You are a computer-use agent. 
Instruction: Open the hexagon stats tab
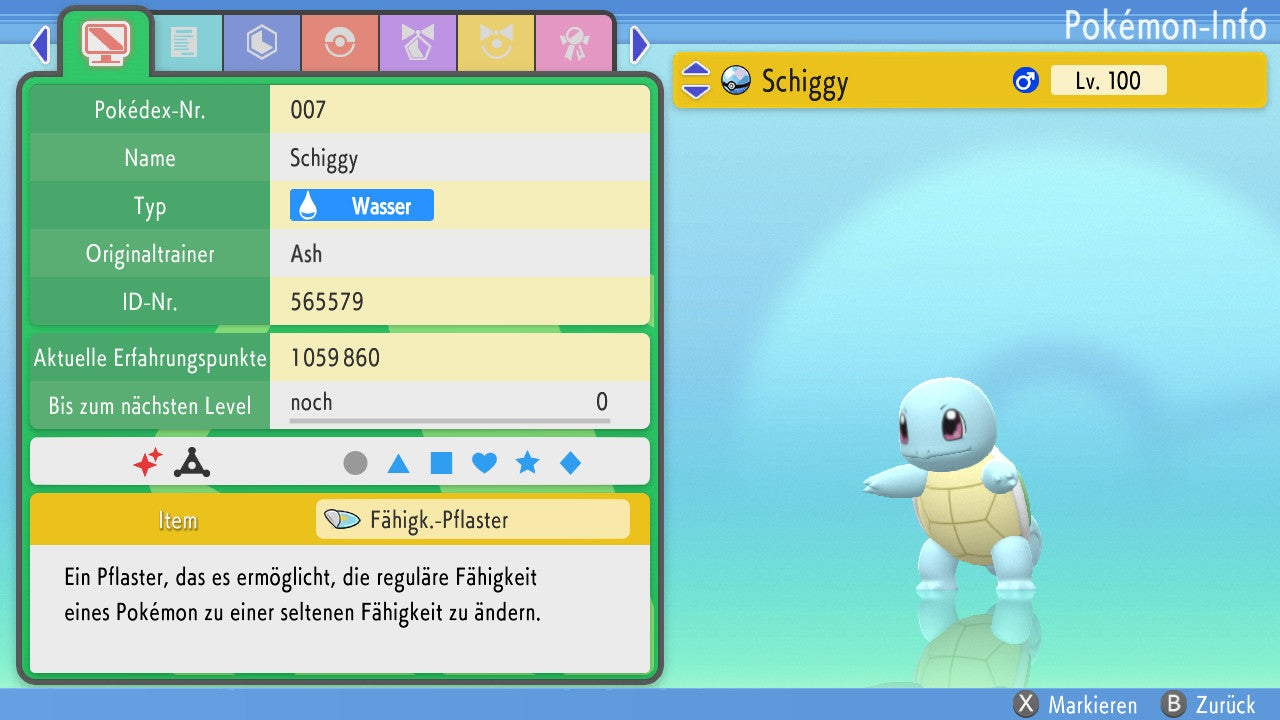(x=261, y=42)
